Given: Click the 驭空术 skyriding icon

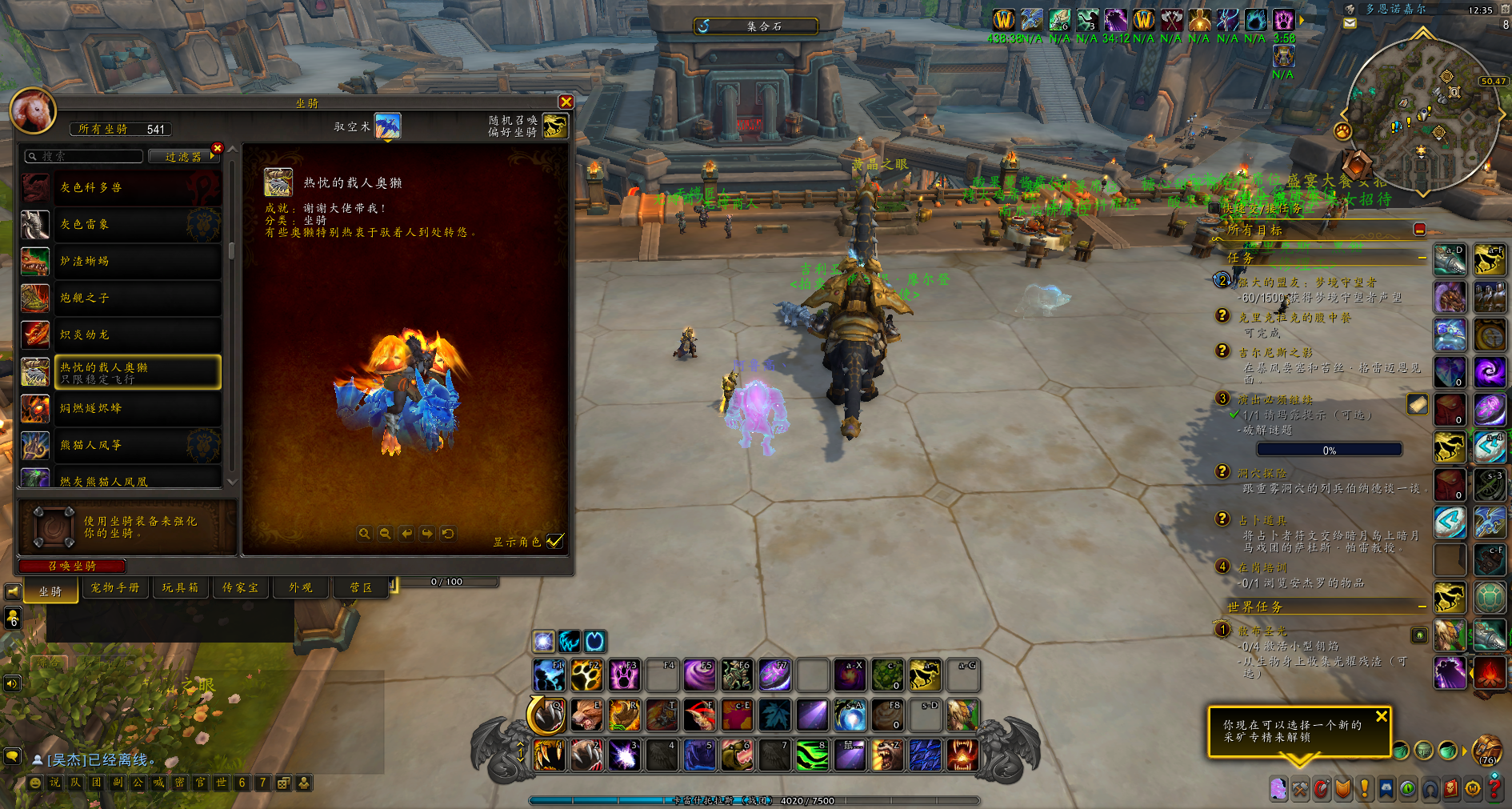Looking at the screenshot, I should pos(387,126).
